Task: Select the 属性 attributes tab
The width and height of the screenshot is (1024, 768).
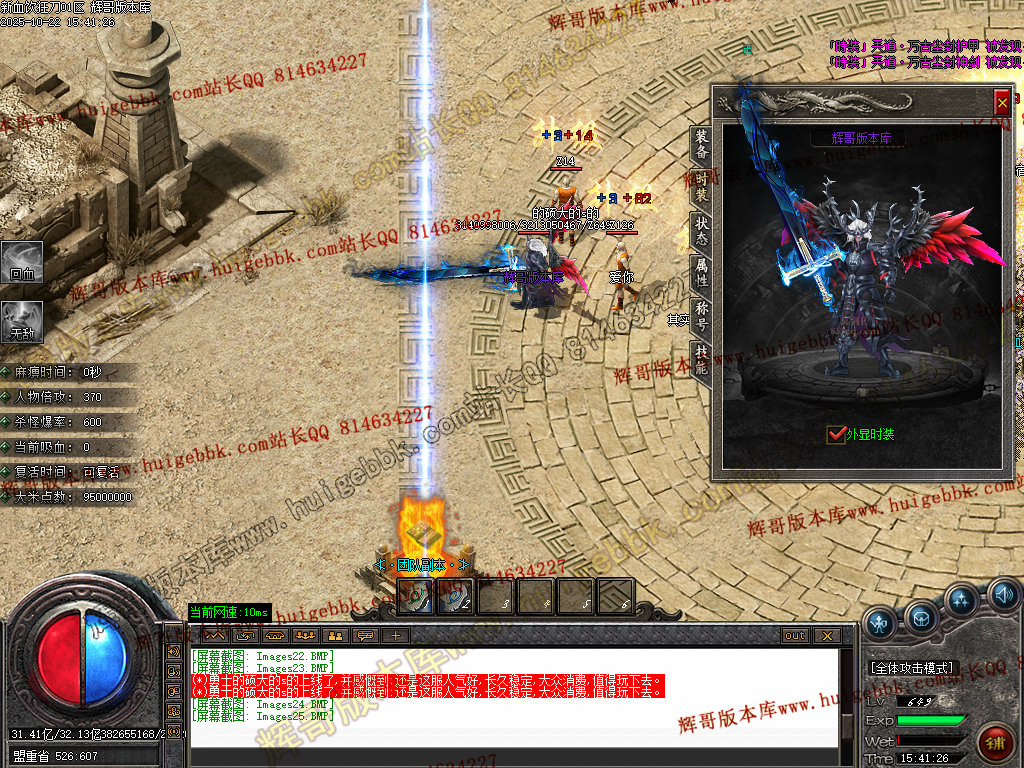Action: pos(702,273)
